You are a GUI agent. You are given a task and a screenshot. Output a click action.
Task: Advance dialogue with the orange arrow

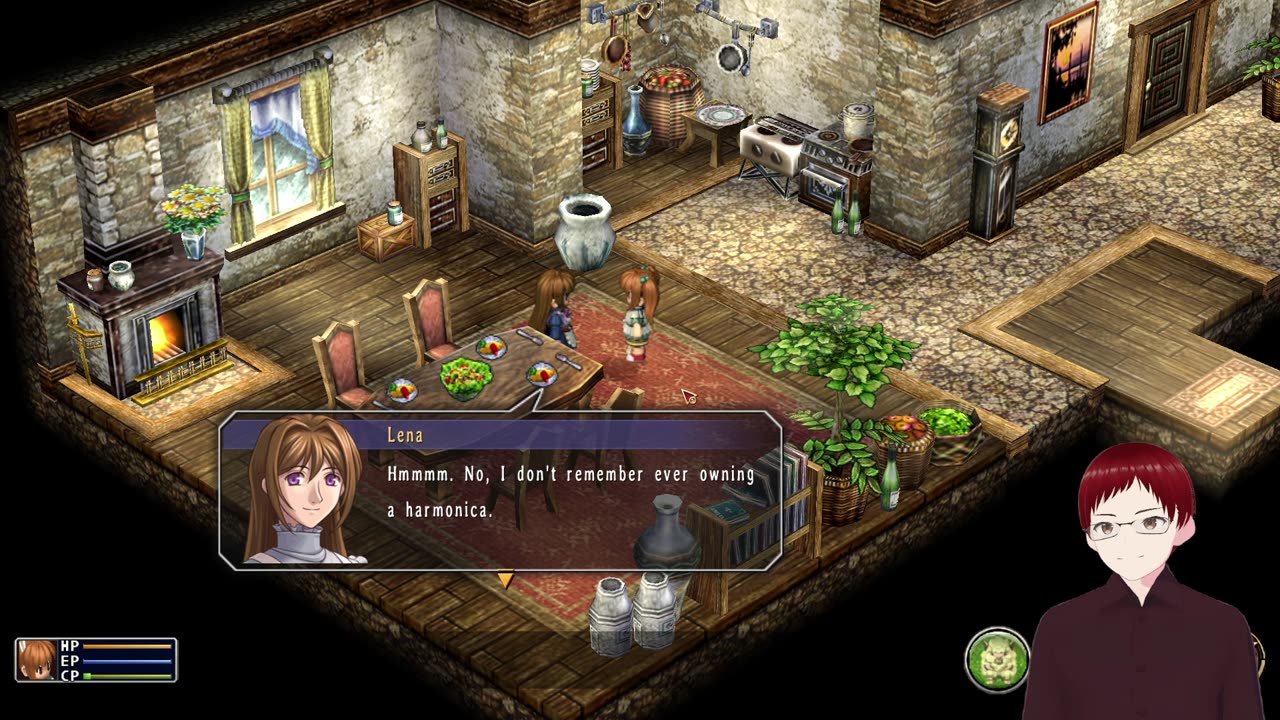pyautogui.click(x=505, y=579)
